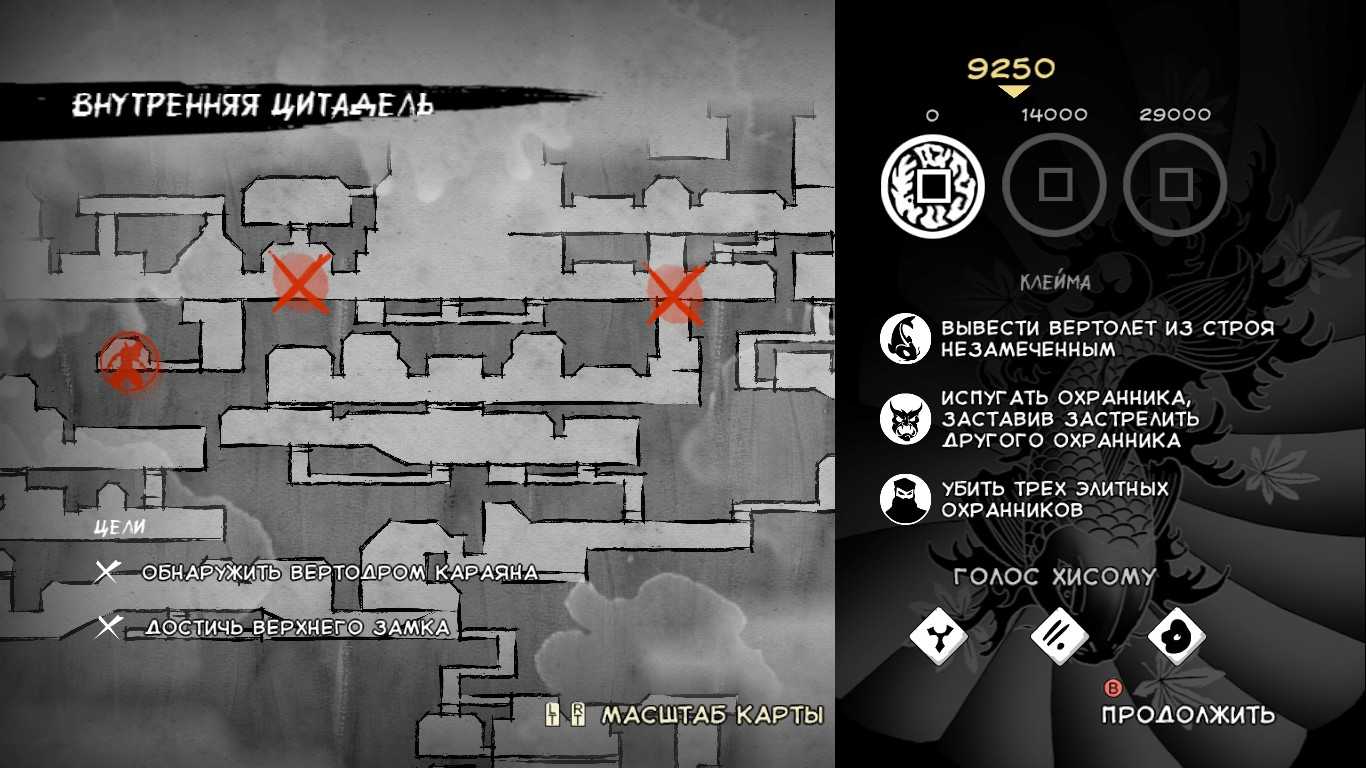Screen dimensions: 1366x768
Task: Click the Масштаб карты map zoom label
Action: pos(711,715)
